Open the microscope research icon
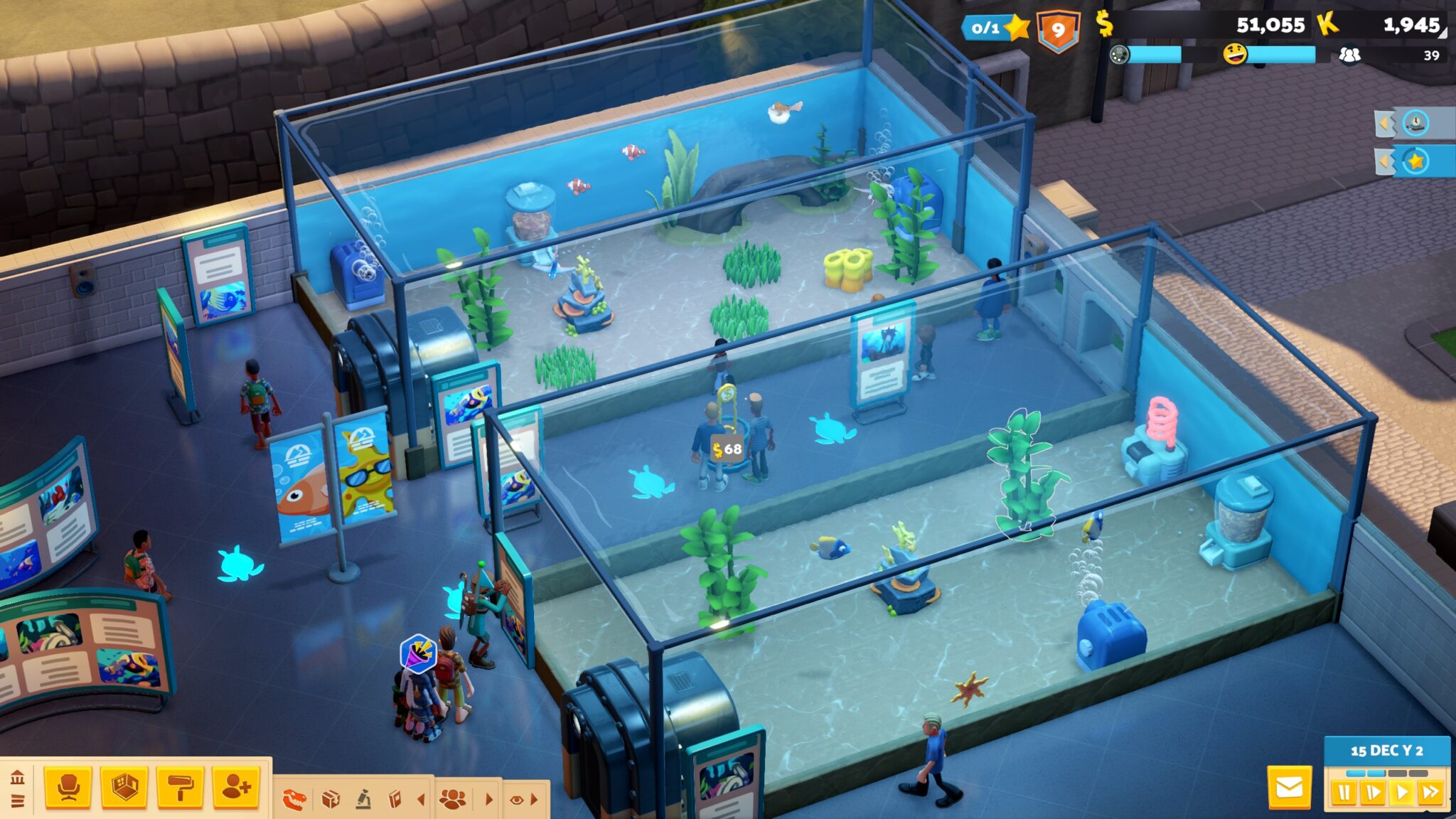 (363, 800)
